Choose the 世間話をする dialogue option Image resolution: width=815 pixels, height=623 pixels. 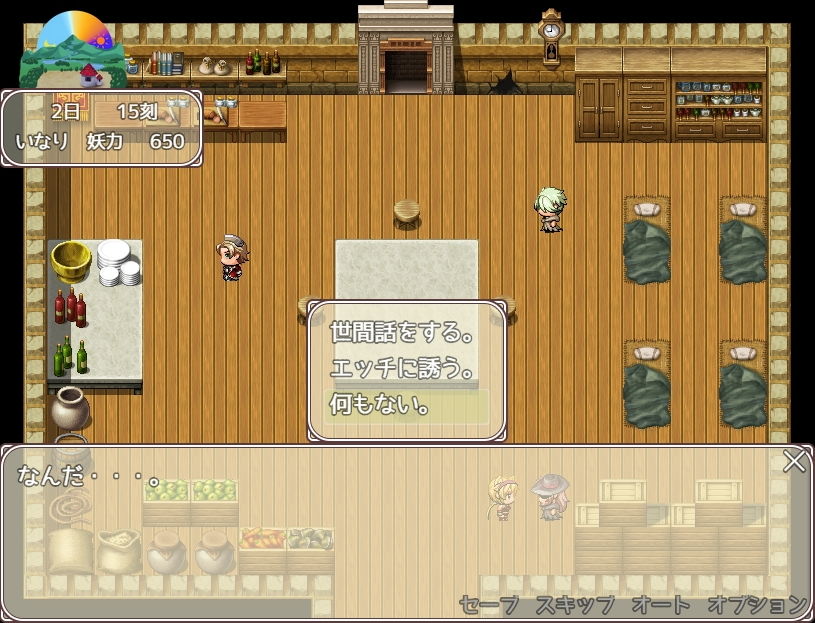pyautogui.click(x=403, y=333)
